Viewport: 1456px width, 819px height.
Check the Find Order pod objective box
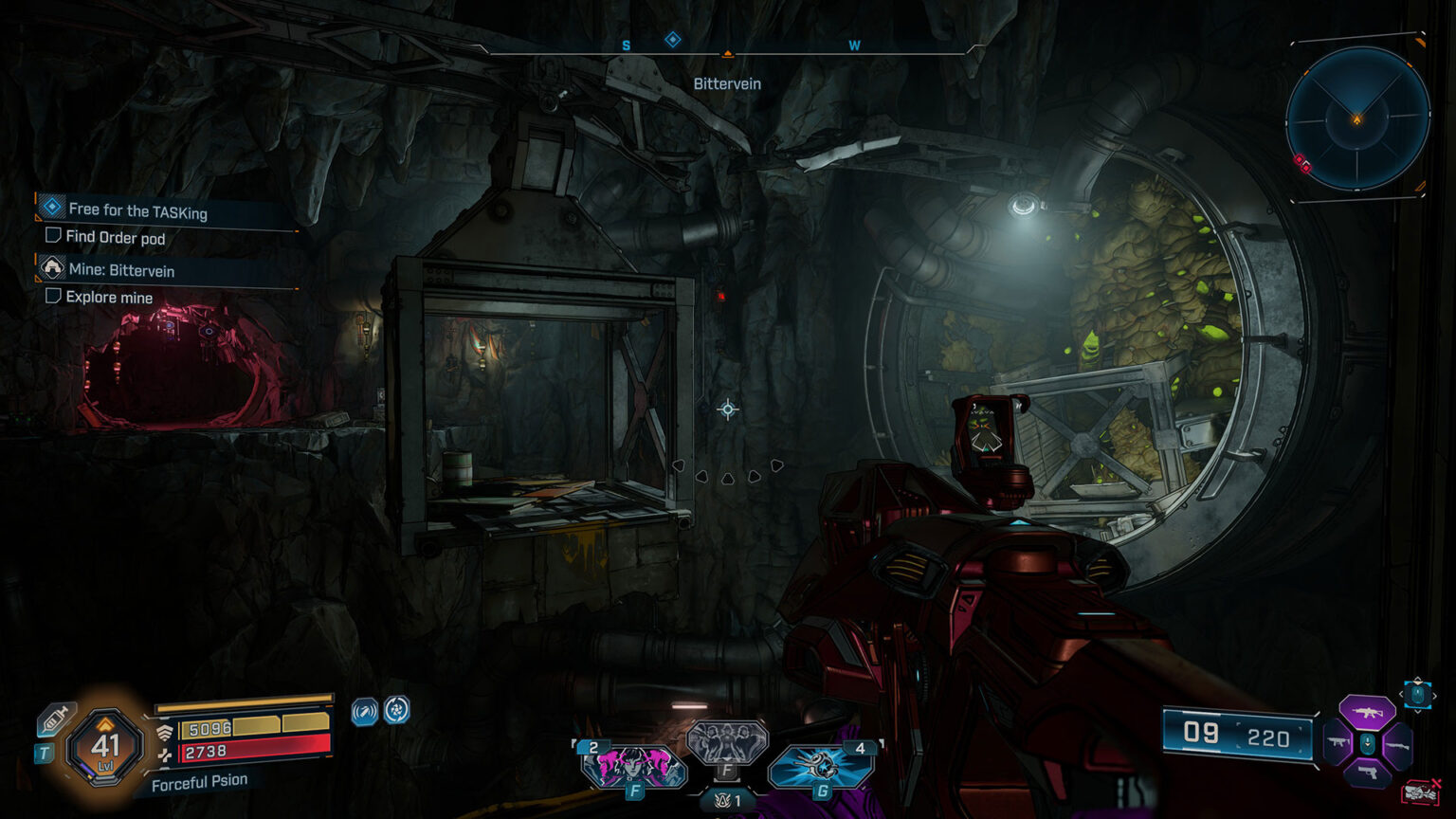point(53,238)
